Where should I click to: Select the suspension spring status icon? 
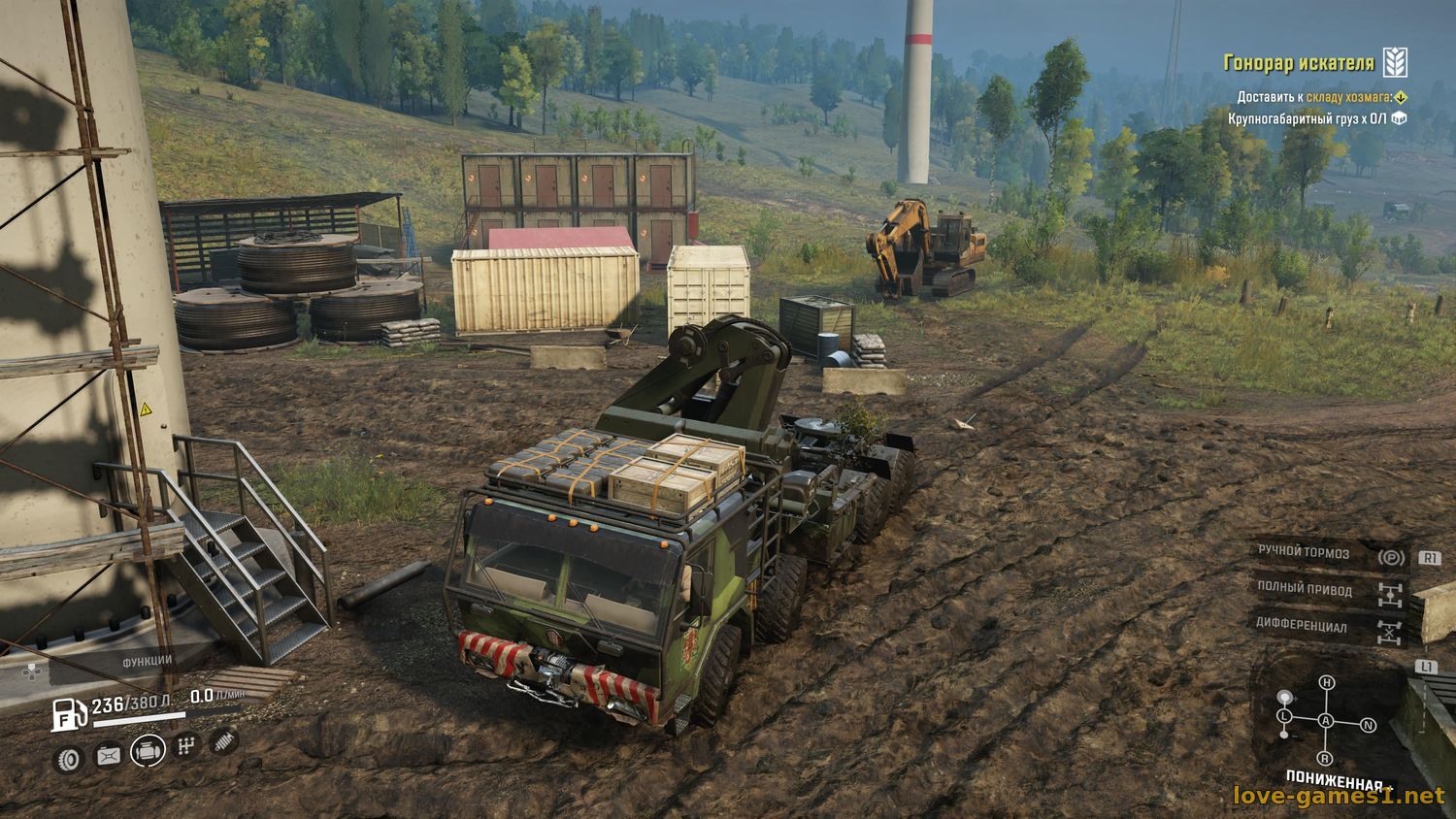tap(223, 741)
